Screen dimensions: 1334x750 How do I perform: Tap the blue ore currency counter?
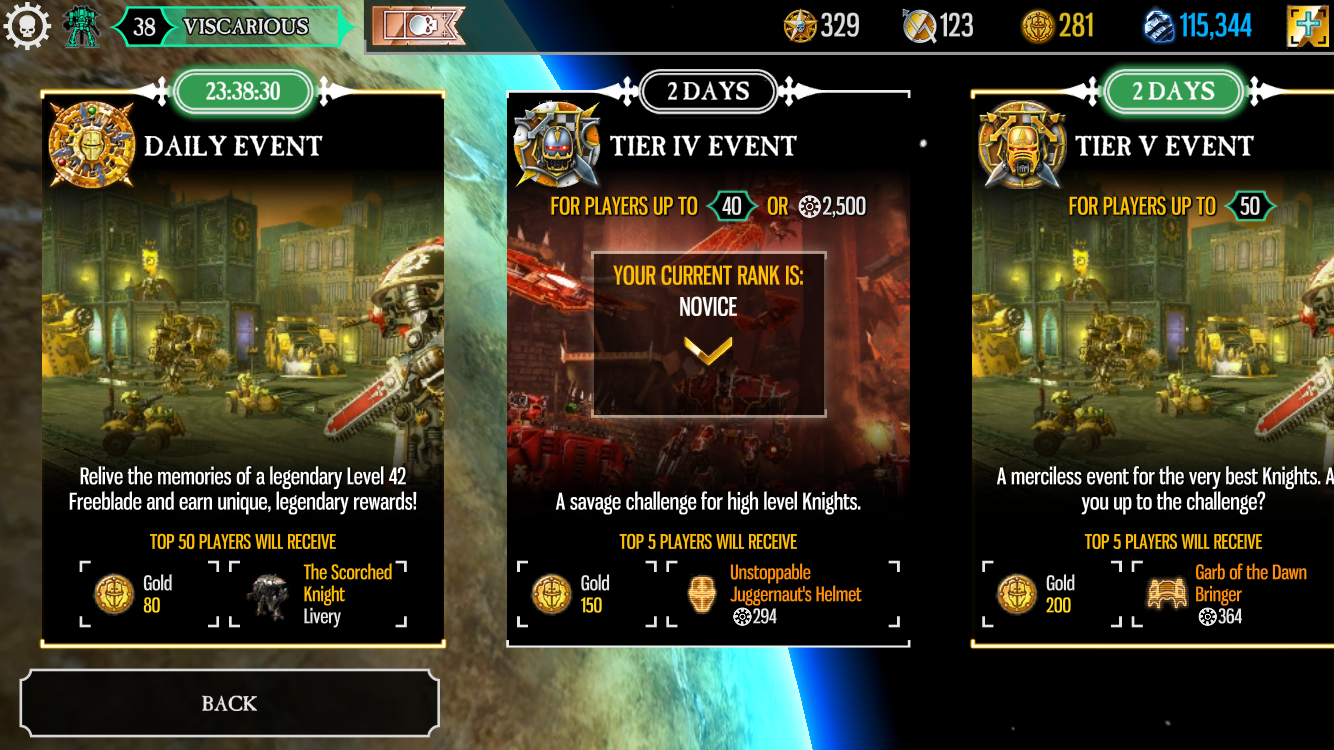(x=1198, y=27)
